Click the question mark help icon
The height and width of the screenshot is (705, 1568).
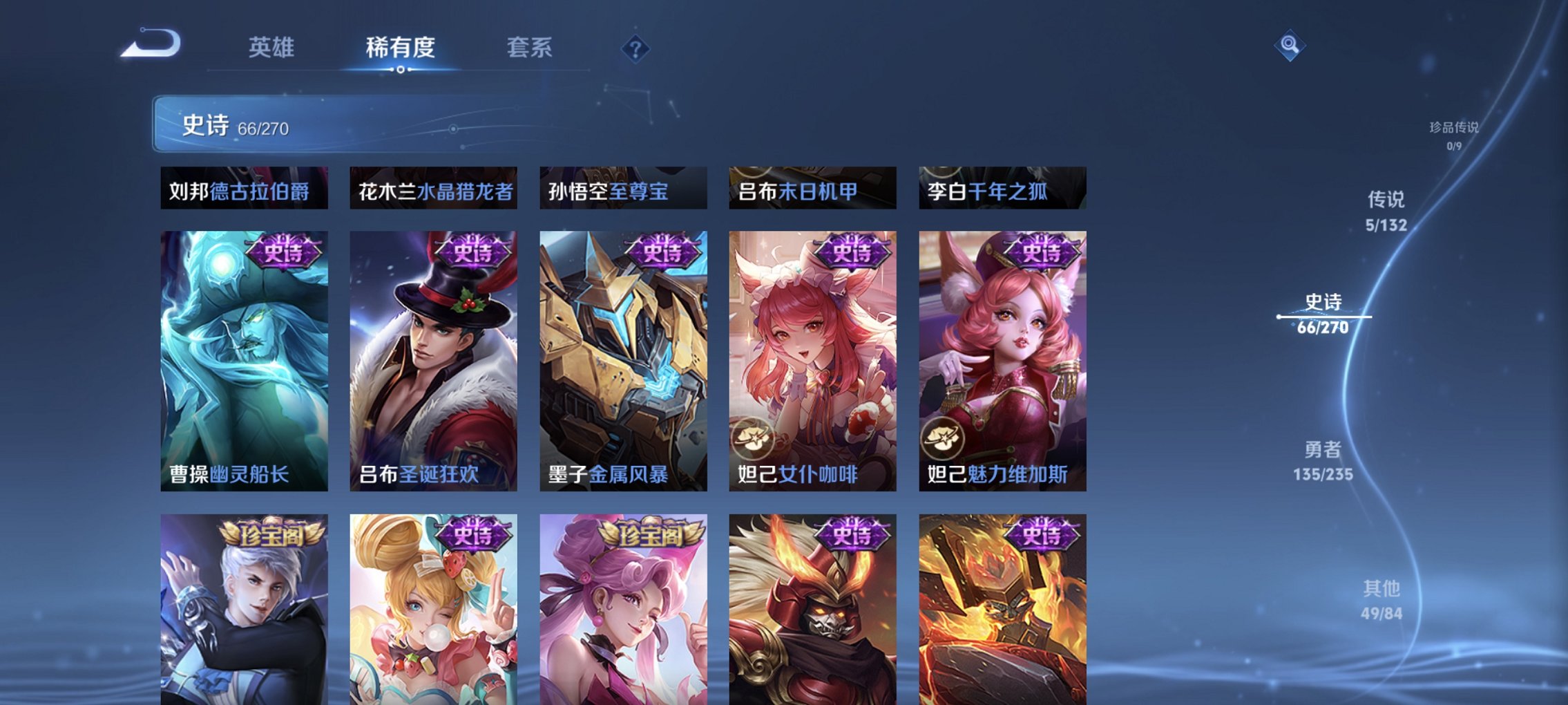[635, 49]
